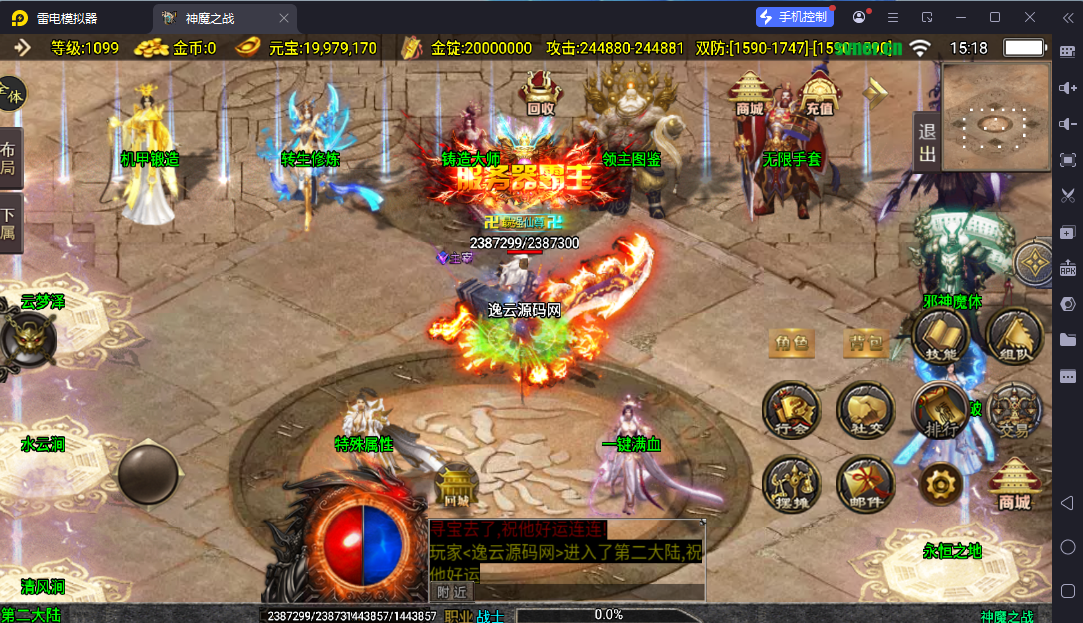This screenshot has width=1083, height=623.
Task: Click the 退出 exit button
Action: [x=927, y=143]
